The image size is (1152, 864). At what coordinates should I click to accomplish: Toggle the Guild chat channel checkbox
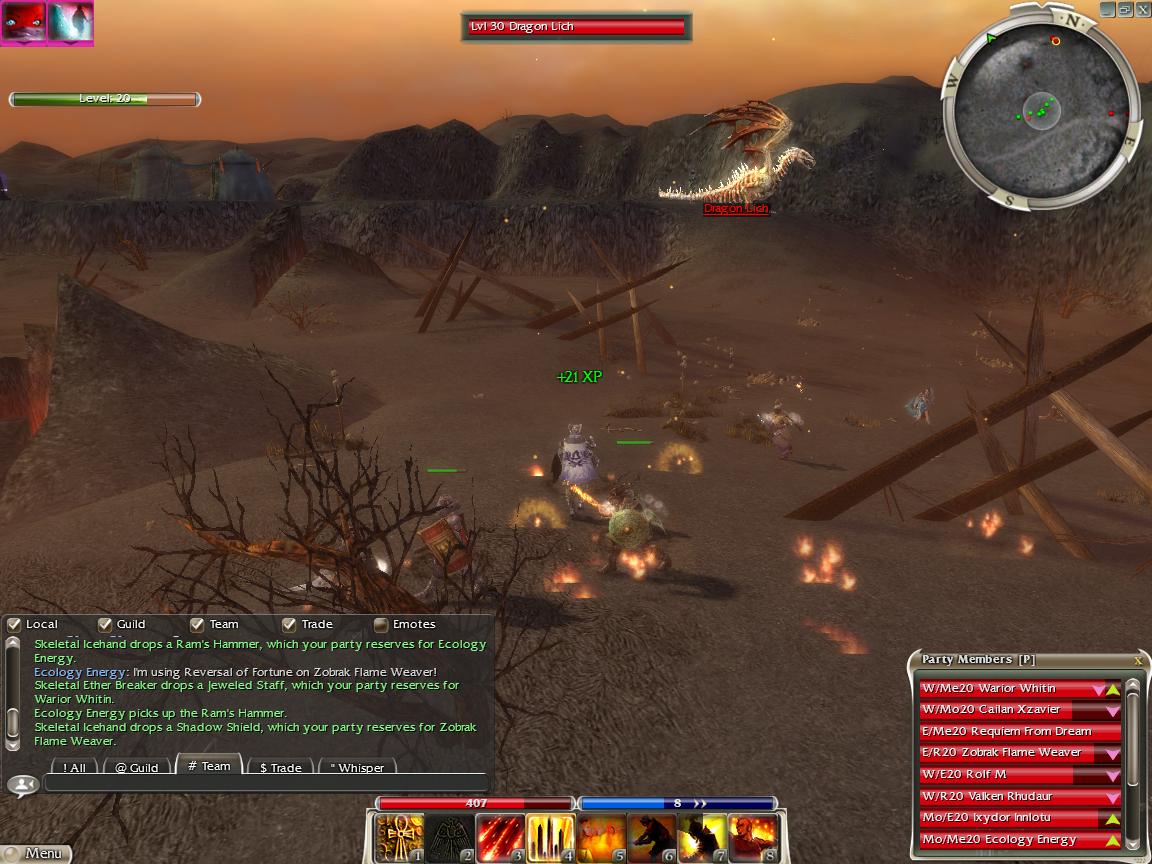click(x=105, y=625)
